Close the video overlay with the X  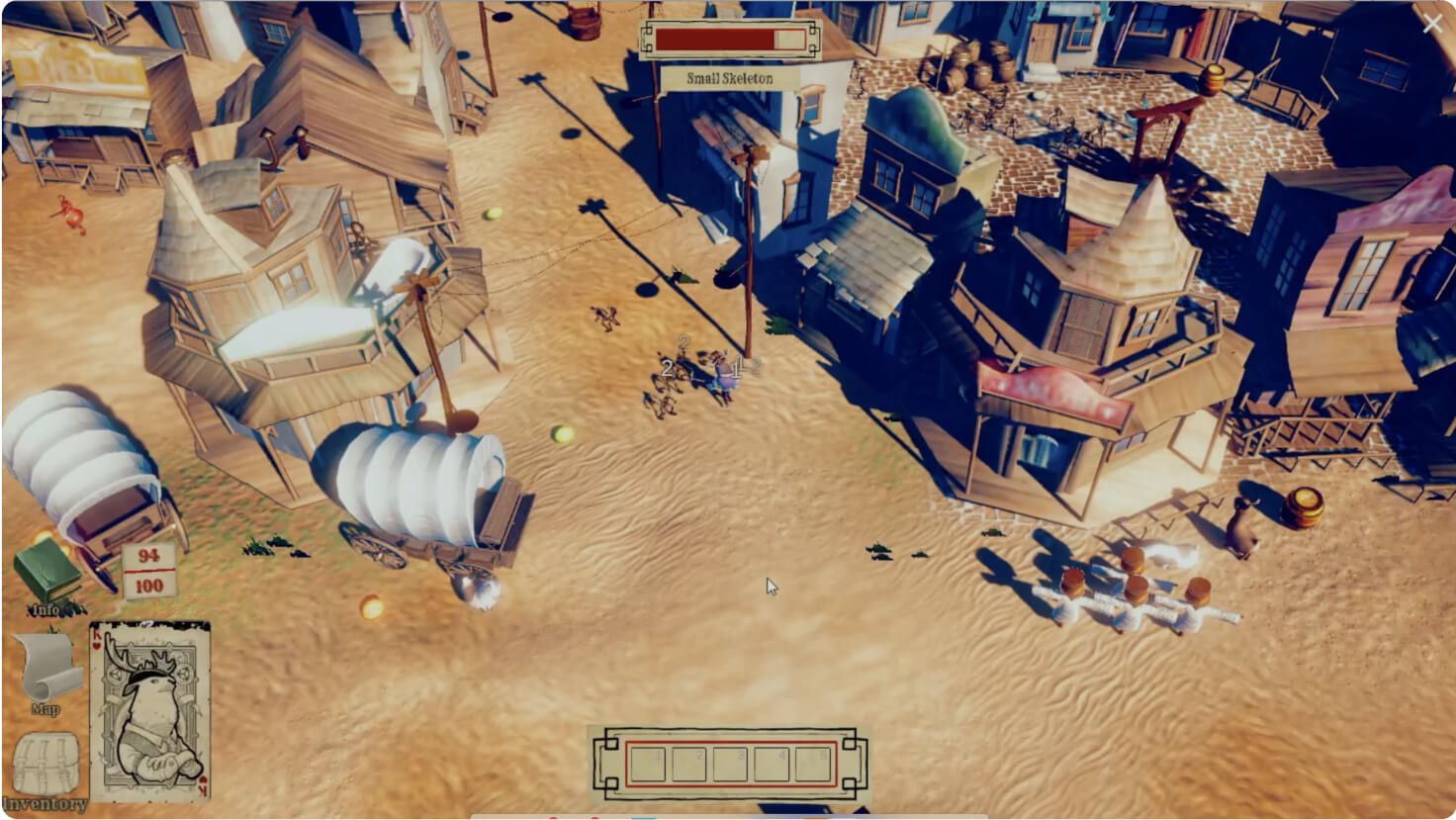click(x=1431, y=25)
